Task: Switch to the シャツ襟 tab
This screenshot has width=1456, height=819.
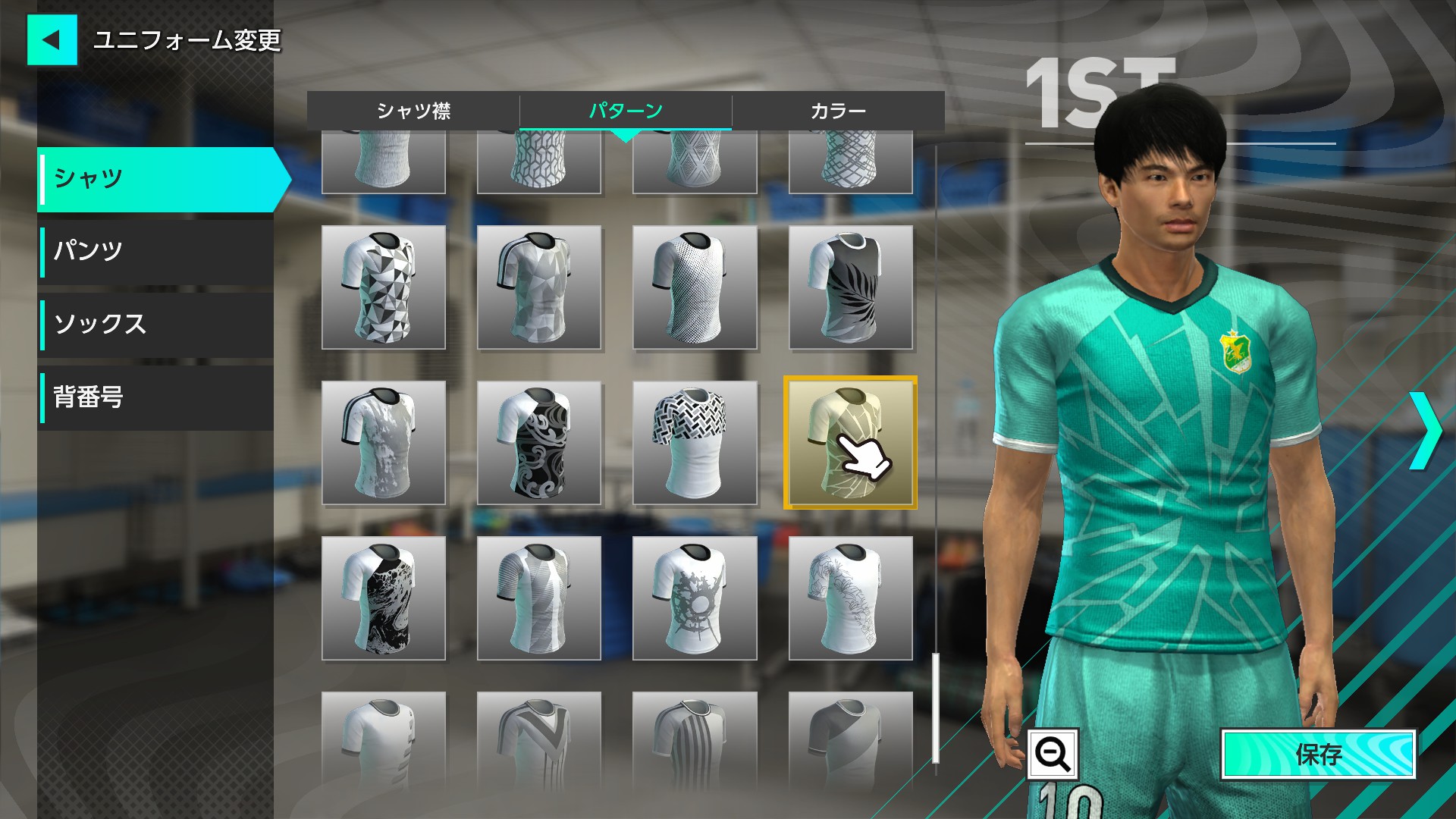Action: tap(413, 111)
